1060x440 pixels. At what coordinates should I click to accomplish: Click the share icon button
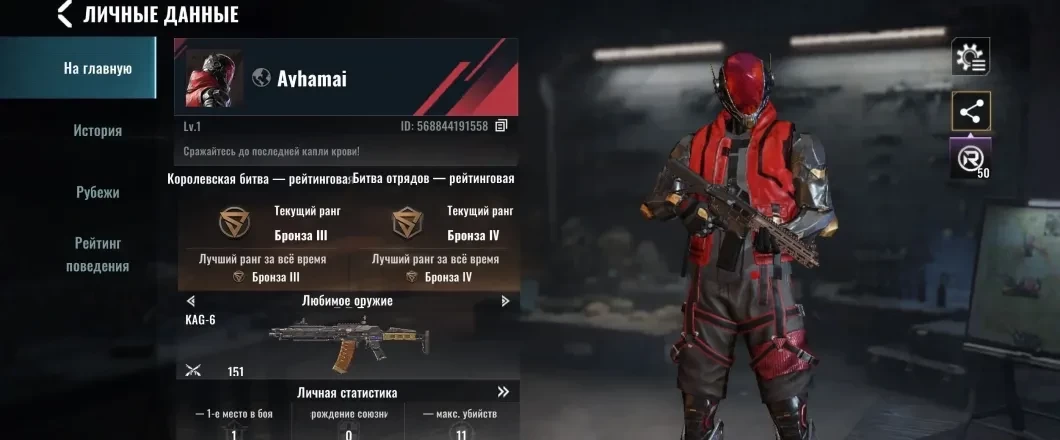(970, 111)
